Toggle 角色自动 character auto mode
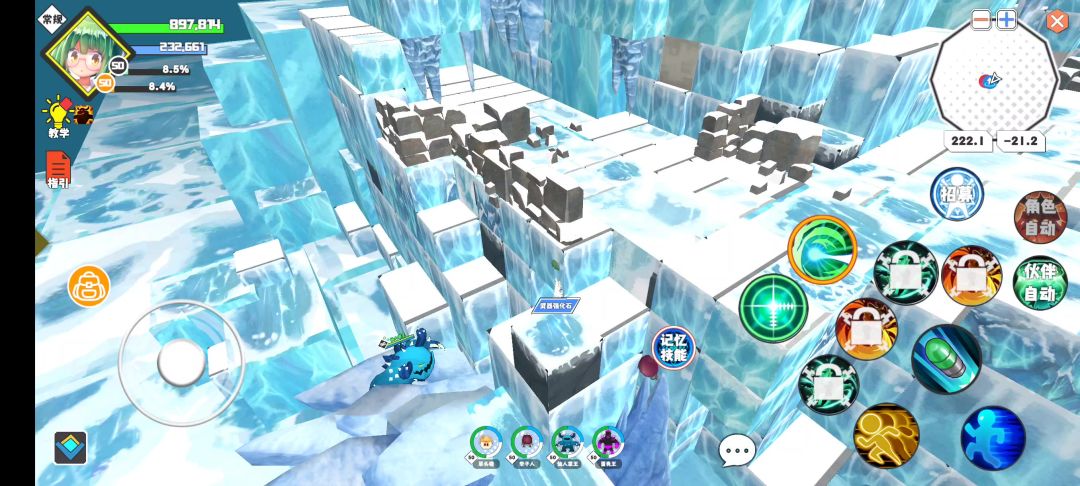The image size is (1080, 486). point(1040,217)
